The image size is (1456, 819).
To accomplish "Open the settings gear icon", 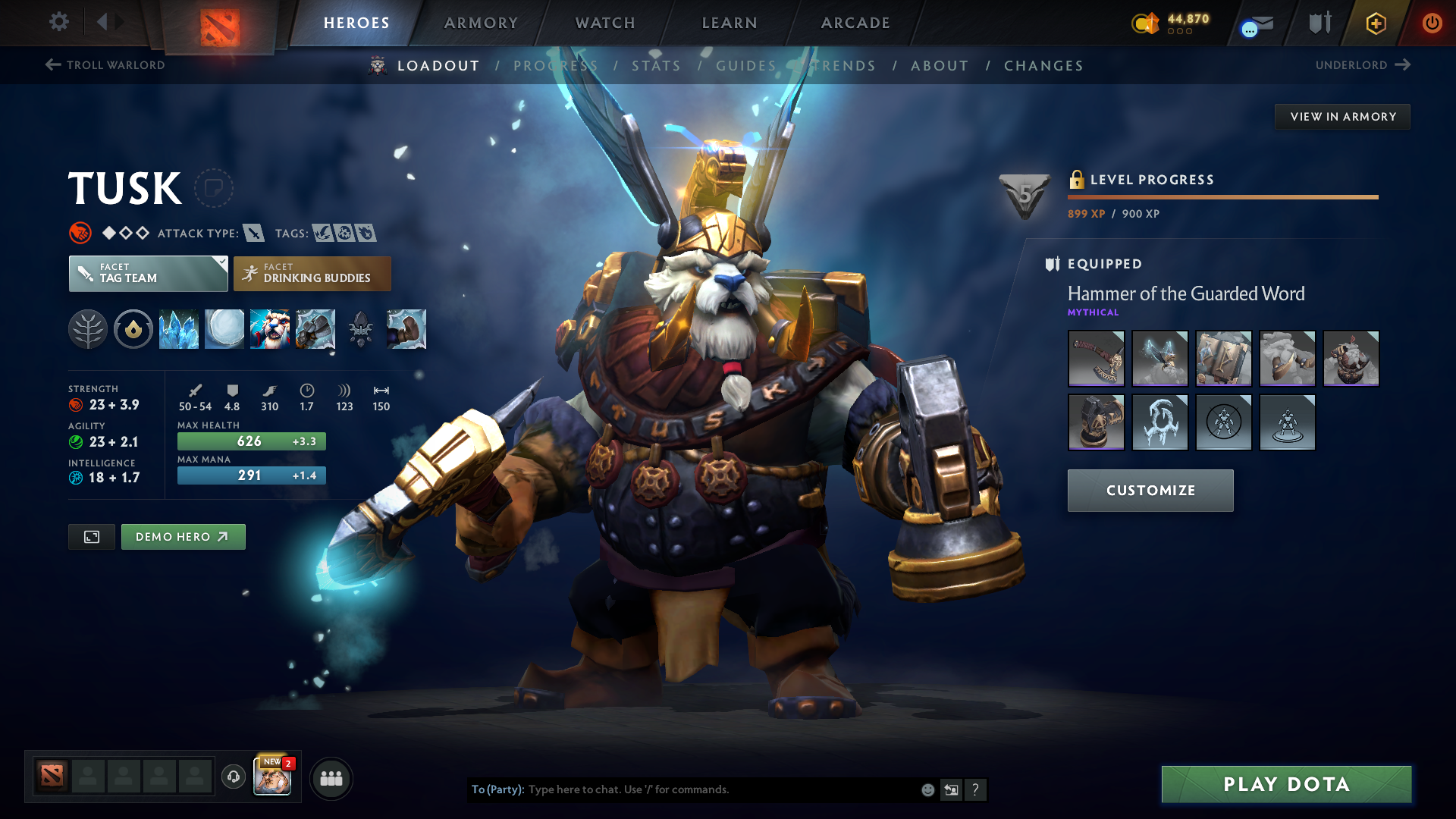I will (59, 23).
